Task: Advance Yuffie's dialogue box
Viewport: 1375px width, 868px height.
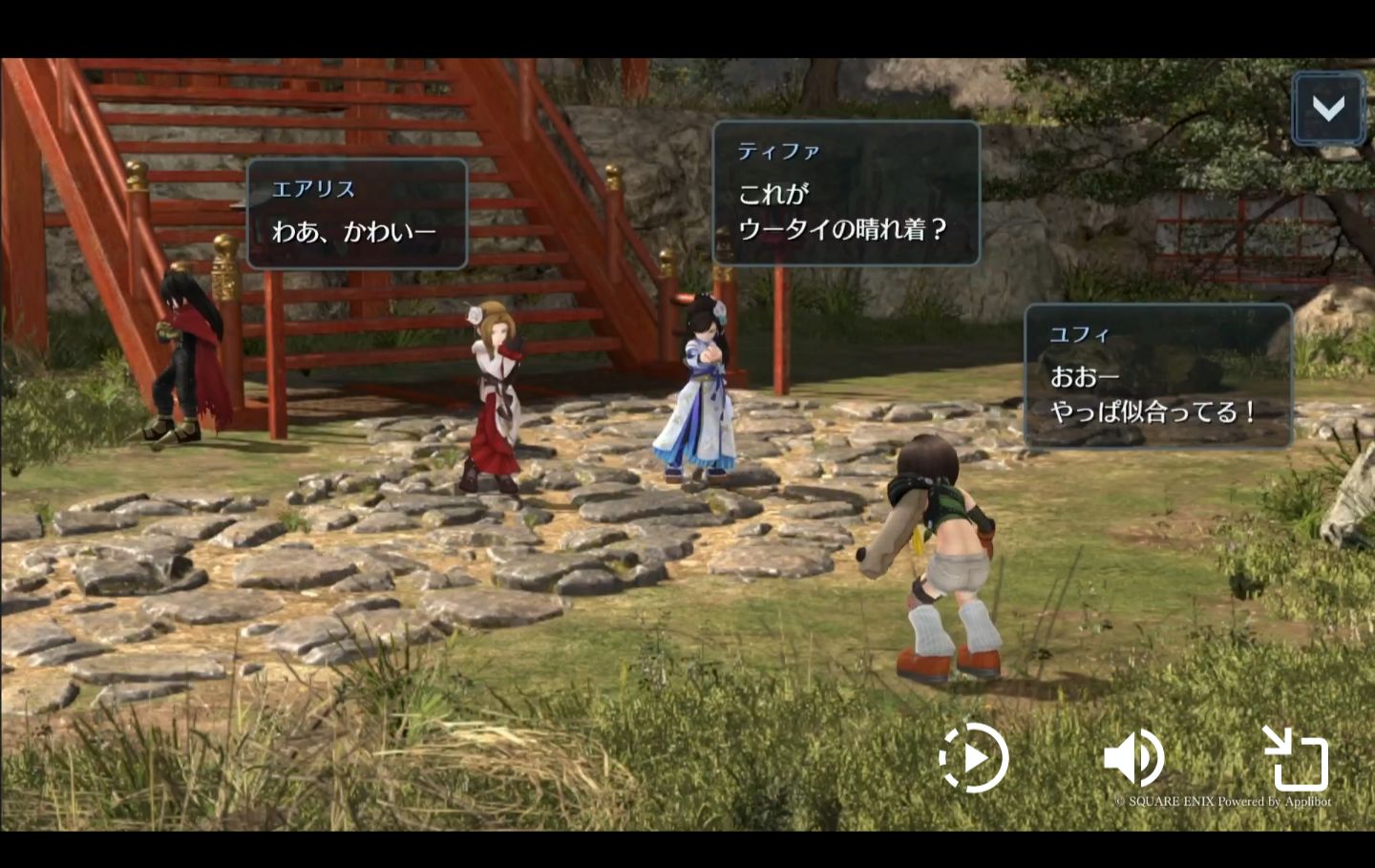Action: click(x=1157, y=376)
